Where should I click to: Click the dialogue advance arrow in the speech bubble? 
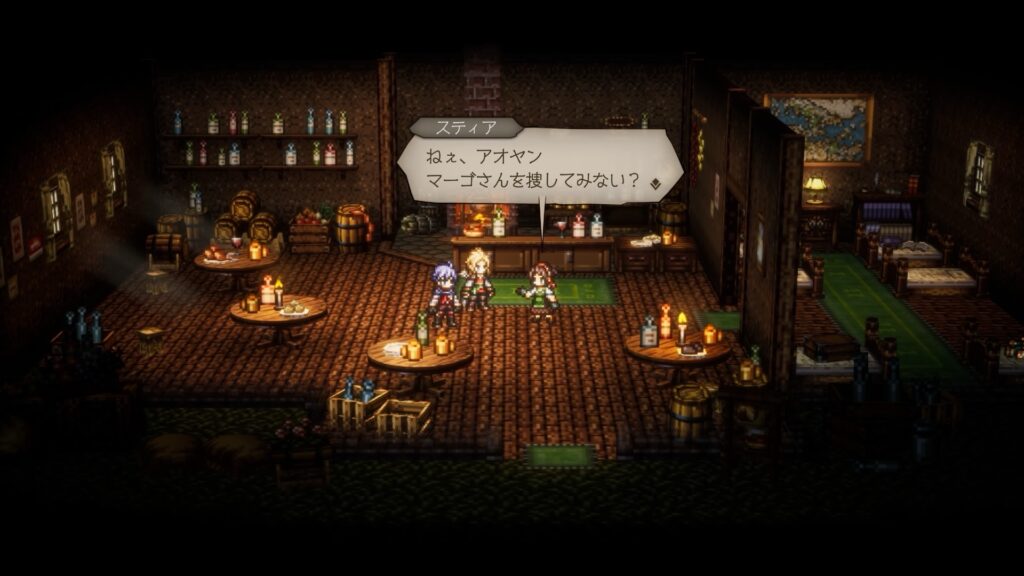pos(655,183)
